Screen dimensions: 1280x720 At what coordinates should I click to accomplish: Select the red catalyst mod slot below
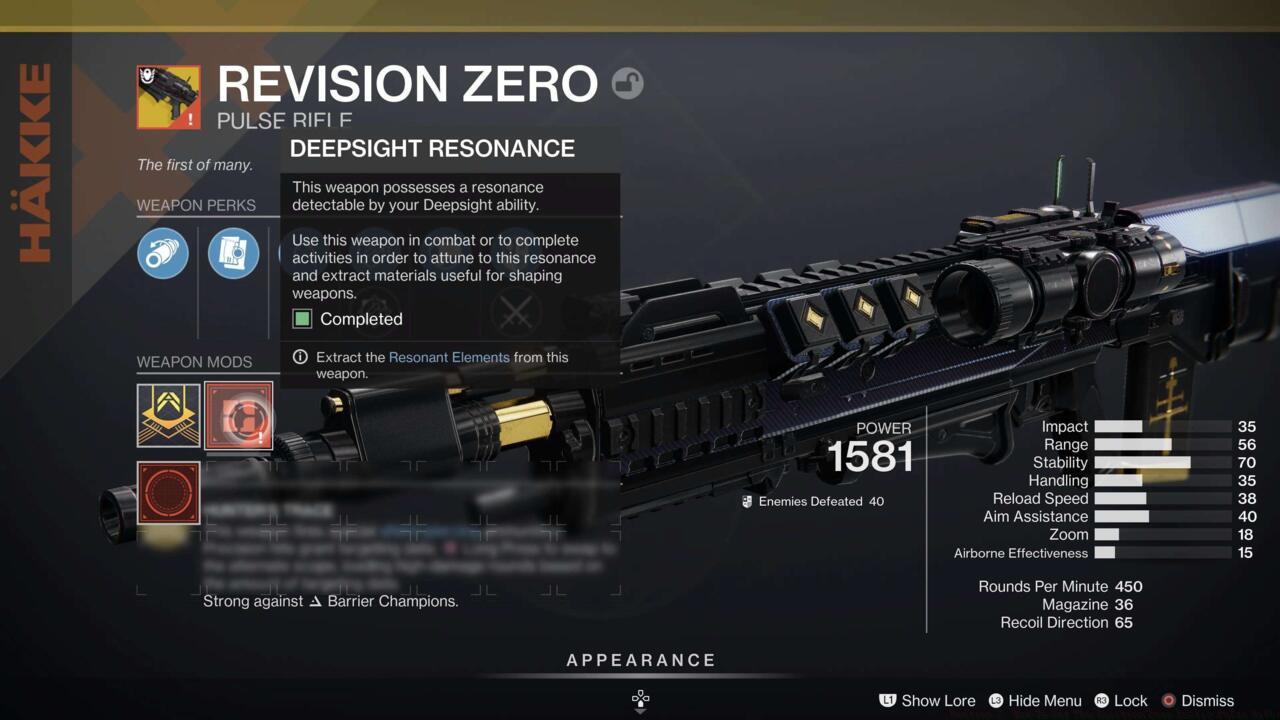[167, 491]
